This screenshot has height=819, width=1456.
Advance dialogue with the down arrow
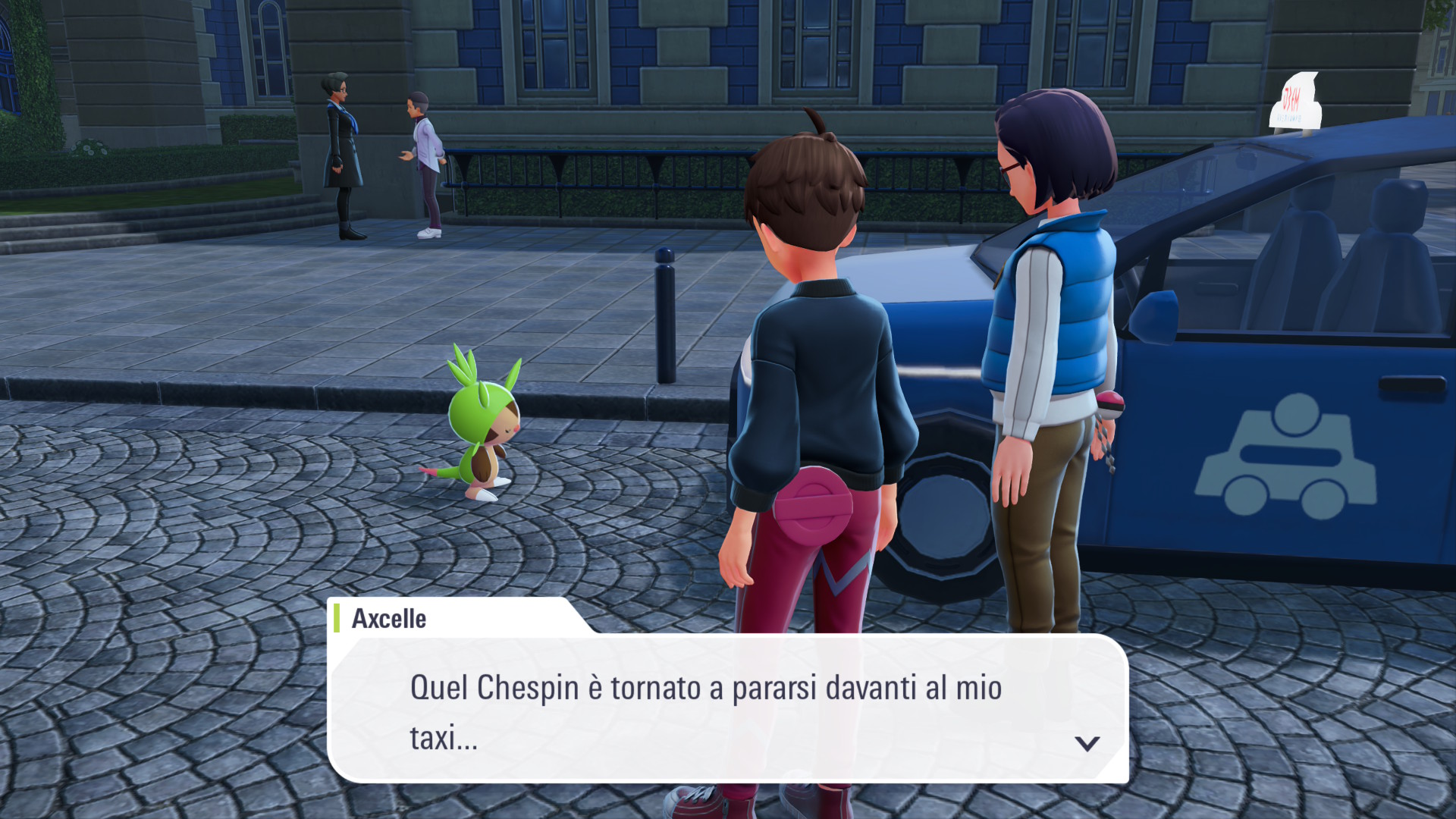pyautogui.click(x=1087, y=743)
